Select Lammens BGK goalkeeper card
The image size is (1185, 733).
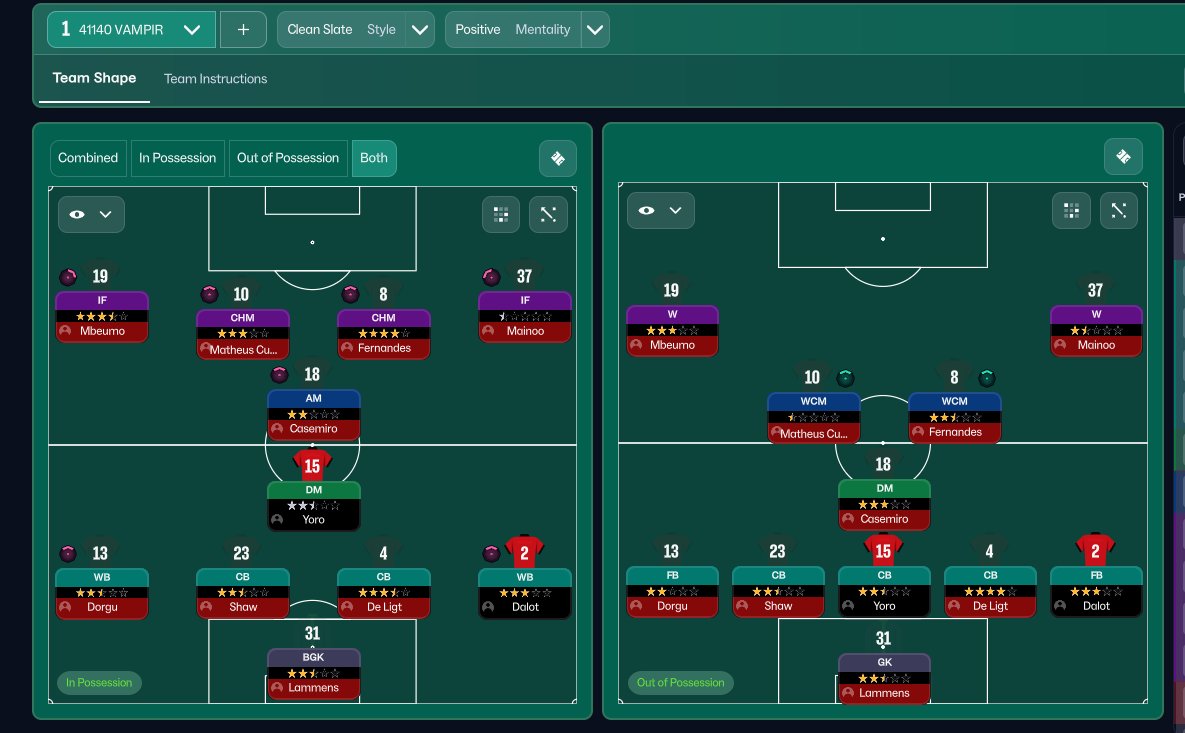click(x=314, y=673)
